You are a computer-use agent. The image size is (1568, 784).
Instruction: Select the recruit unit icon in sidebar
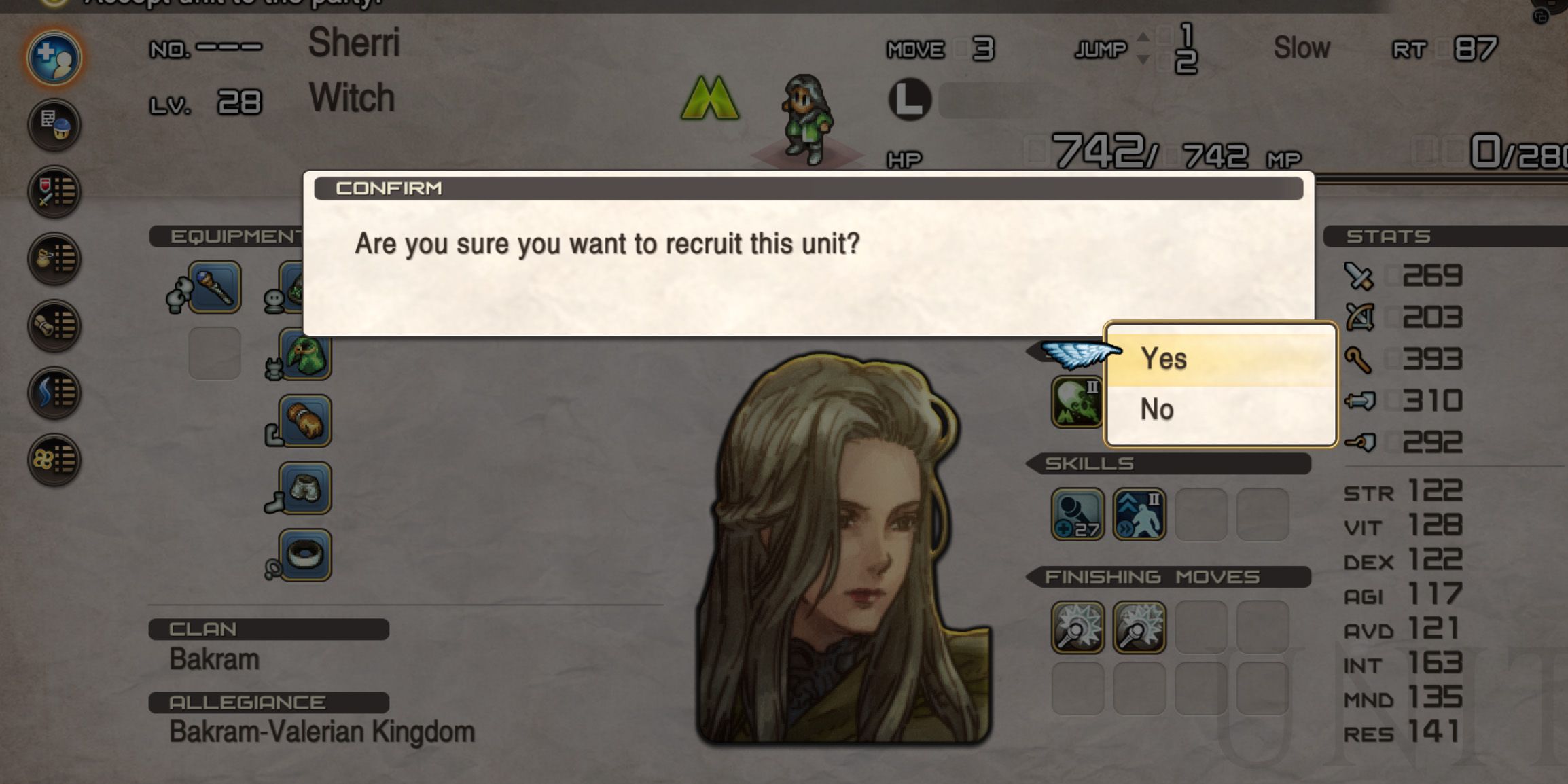54,58
